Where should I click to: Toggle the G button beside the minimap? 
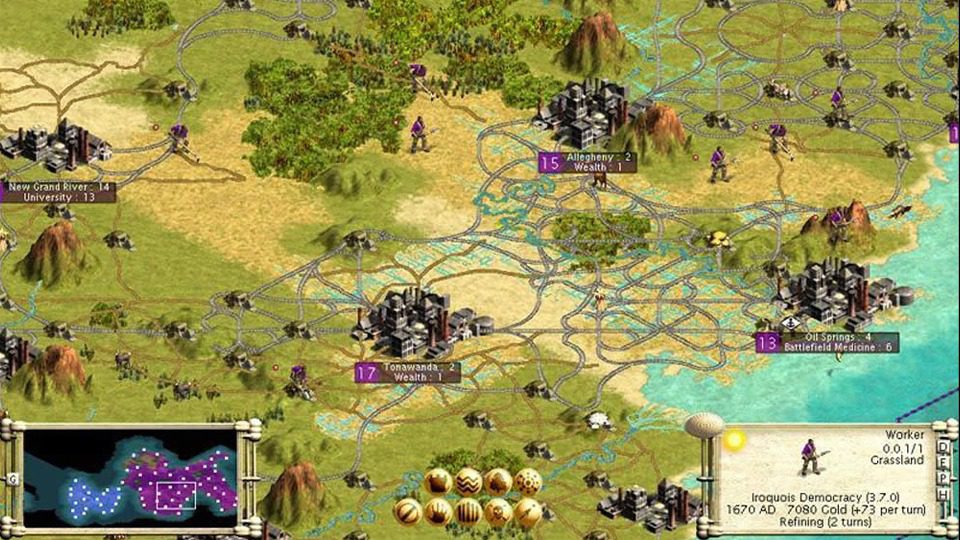click(x=13, y=480)
